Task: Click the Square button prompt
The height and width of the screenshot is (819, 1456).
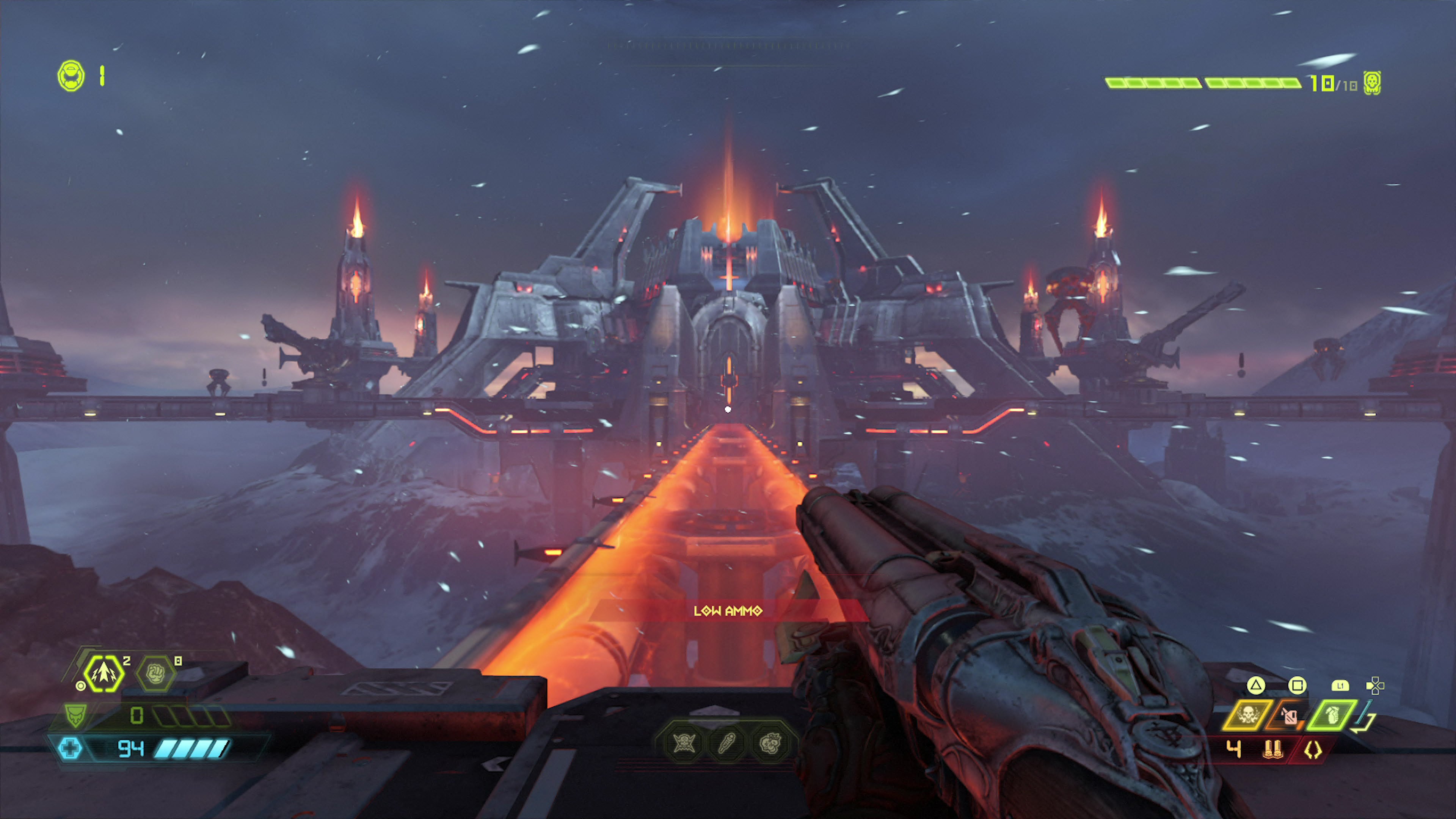Action: click(1298, 686)
